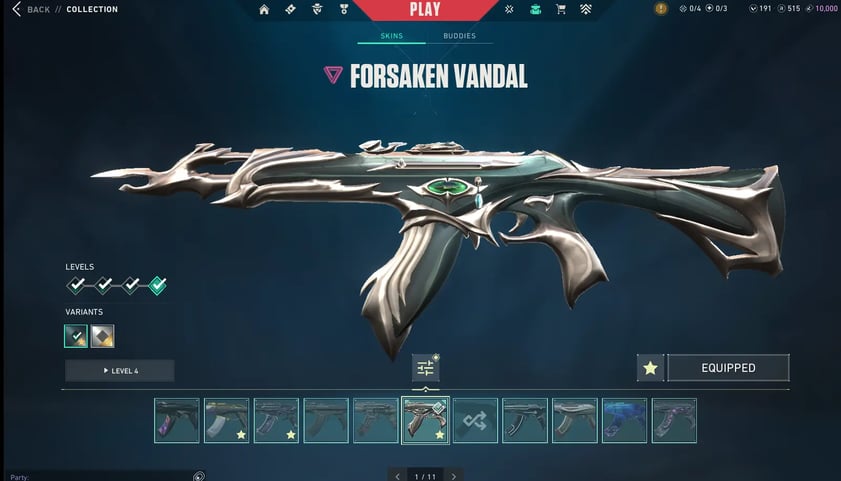Start matchmaking with the PLAY button
The width and height of the screenshot is (841, 481).
point(425,10)
